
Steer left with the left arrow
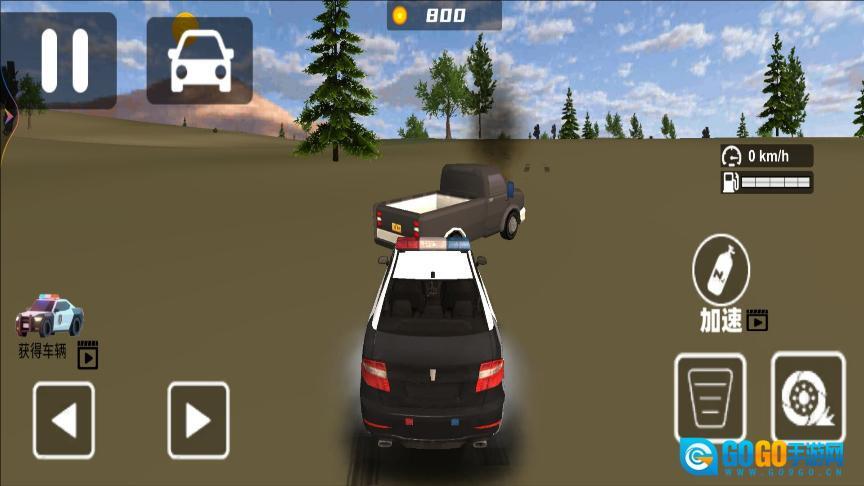(x=64, y=420)
